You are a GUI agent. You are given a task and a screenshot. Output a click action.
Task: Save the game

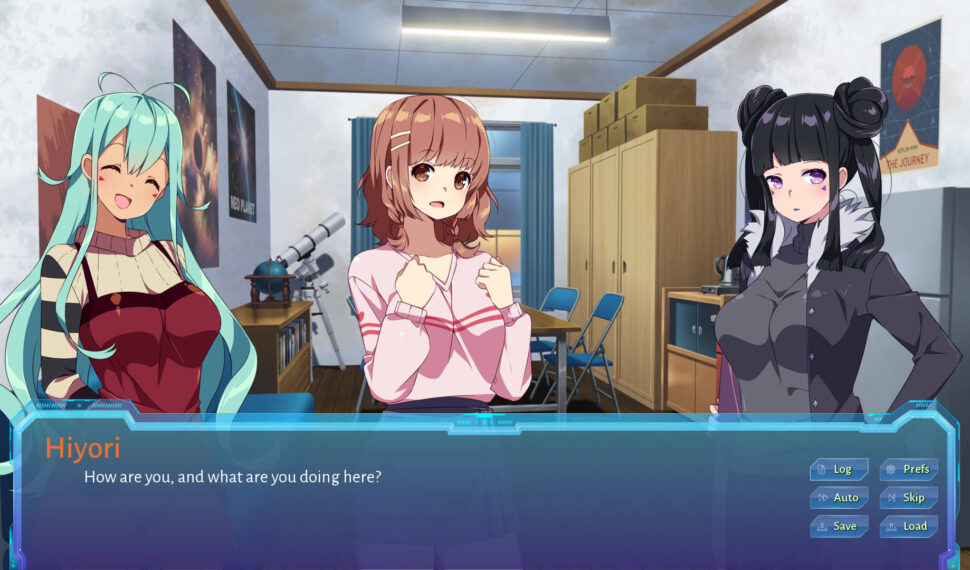click(x=839, y=526)
